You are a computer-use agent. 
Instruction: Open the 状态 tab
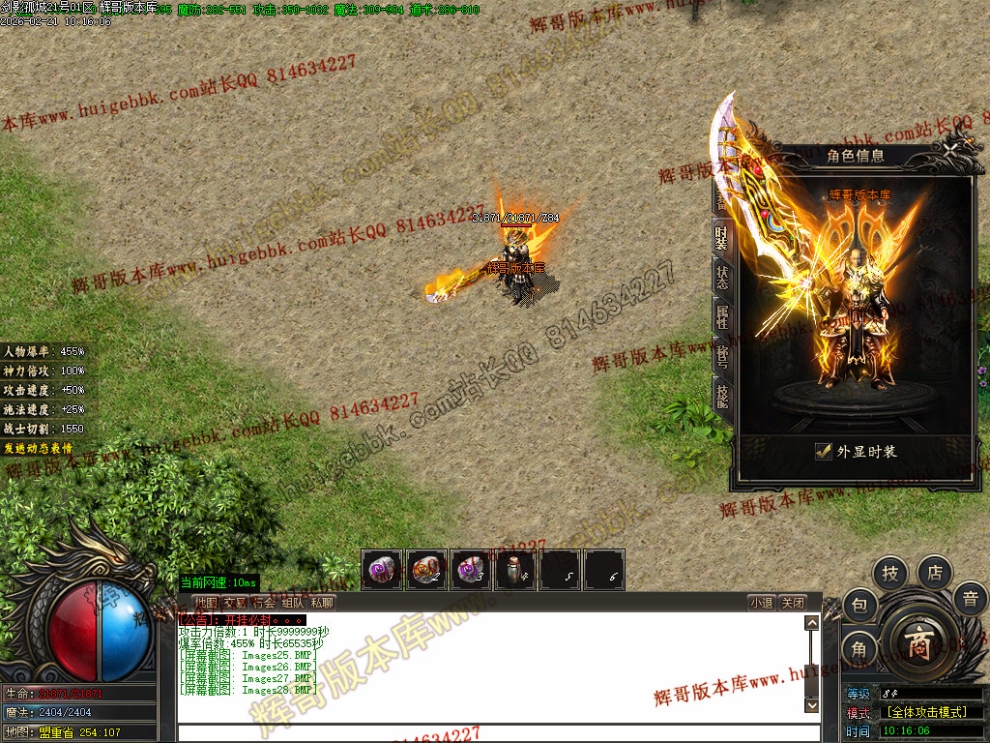(x=721, y=278)
